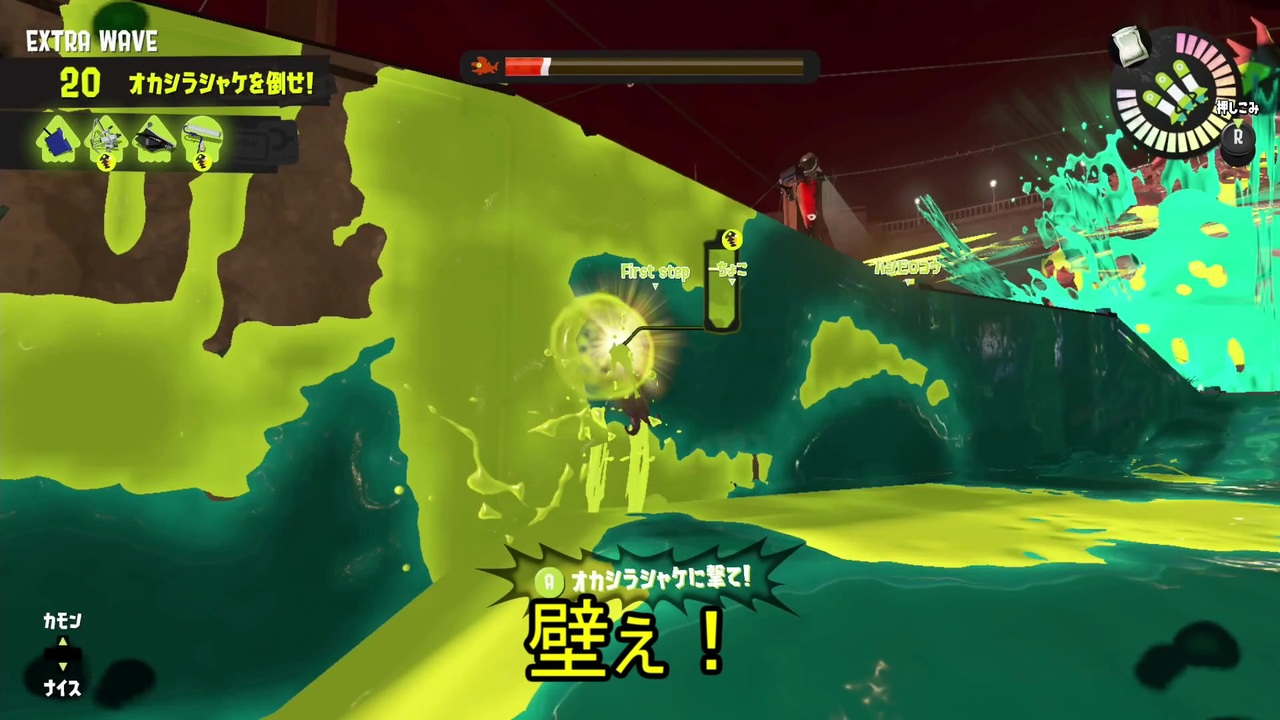Screen dimensions: 1280x720
Task: Select the EXTRA WAVE banner
Action: point(92,41)
